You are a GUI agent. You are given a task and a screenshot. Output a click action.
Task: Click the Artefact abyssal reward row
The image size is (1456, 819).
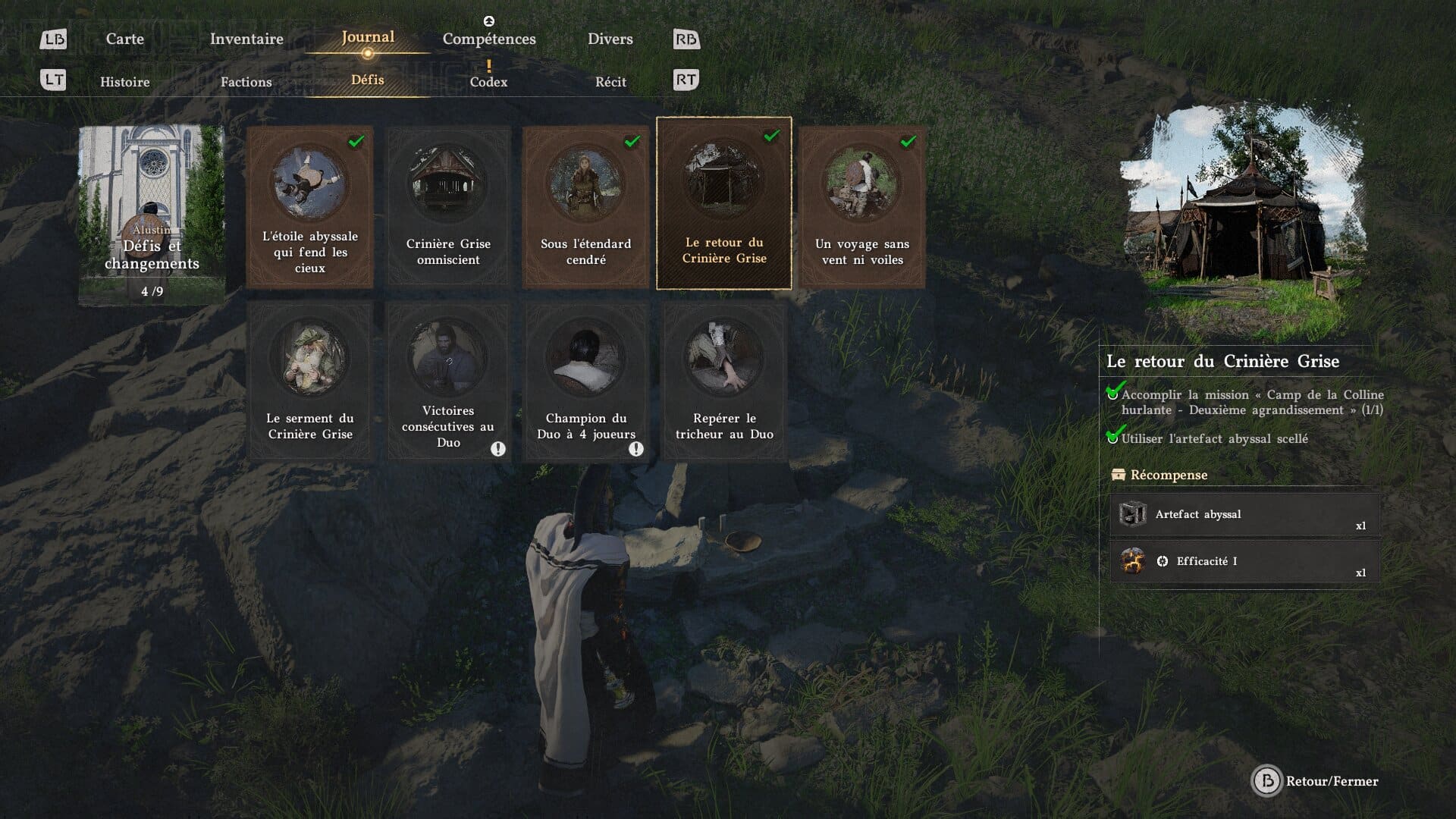1244,515
